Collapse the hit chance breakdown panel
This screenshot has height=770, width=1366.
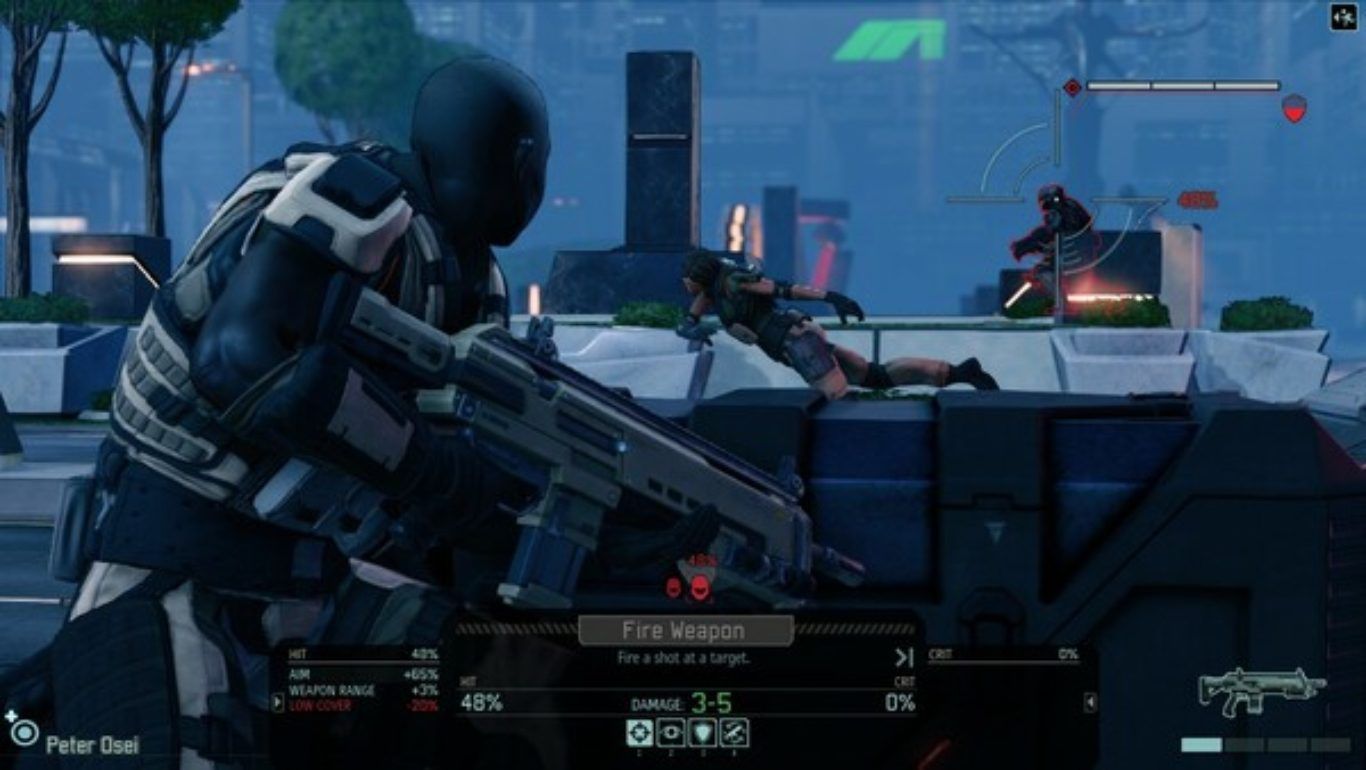[278, 702]
